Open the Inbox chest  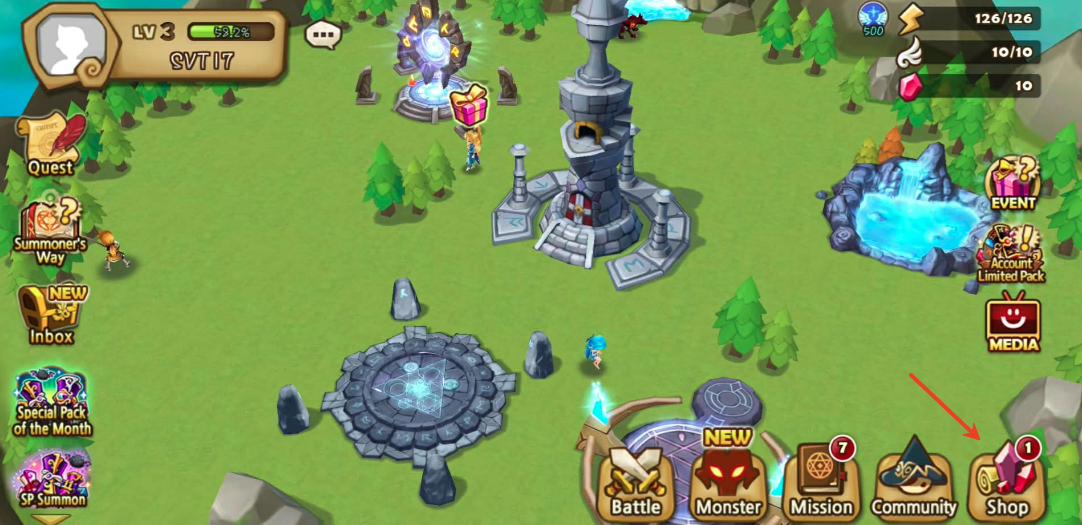51,315
